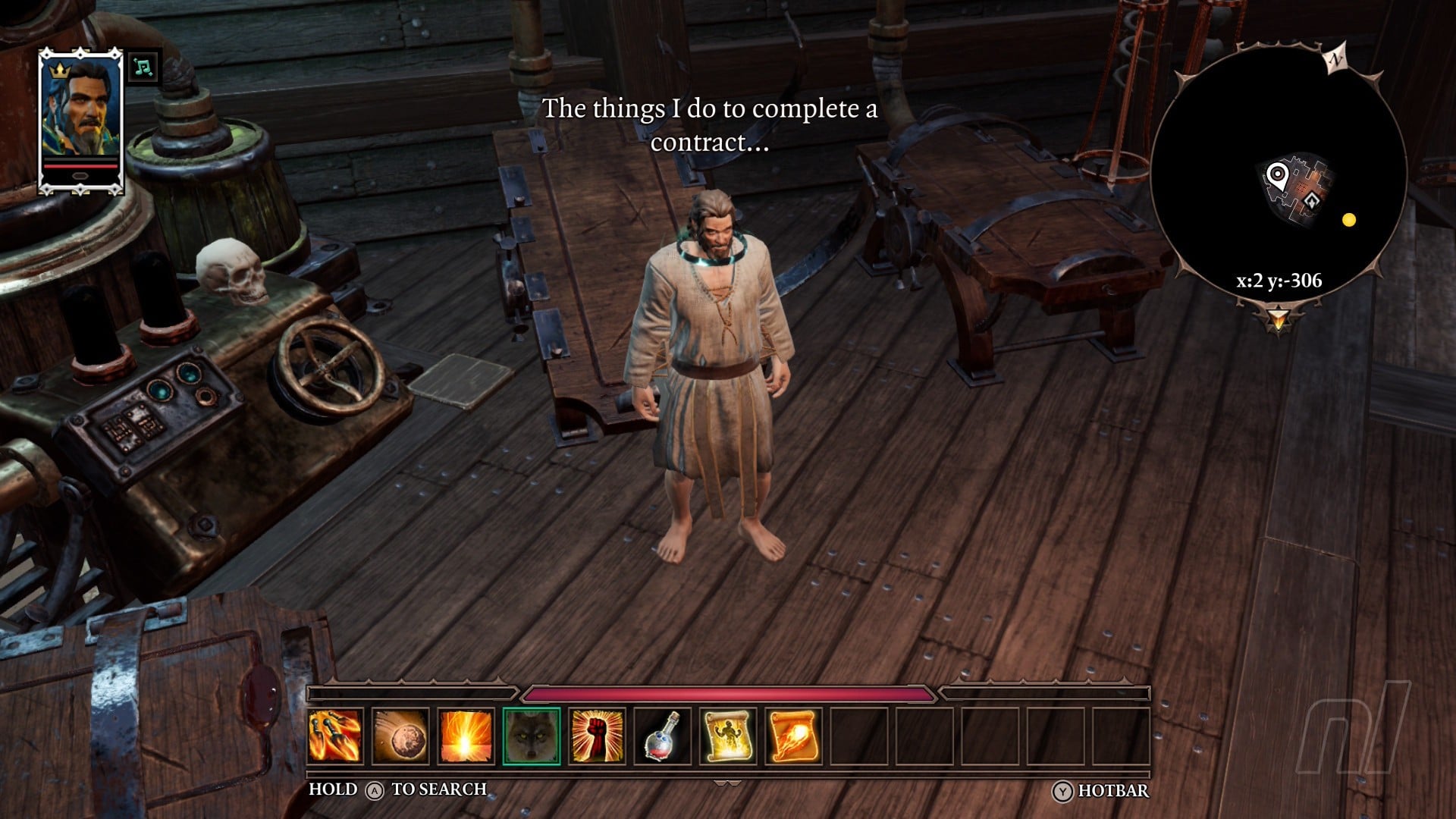
Task: Select the white location pin on minimap
Action: coord(1277,176)
